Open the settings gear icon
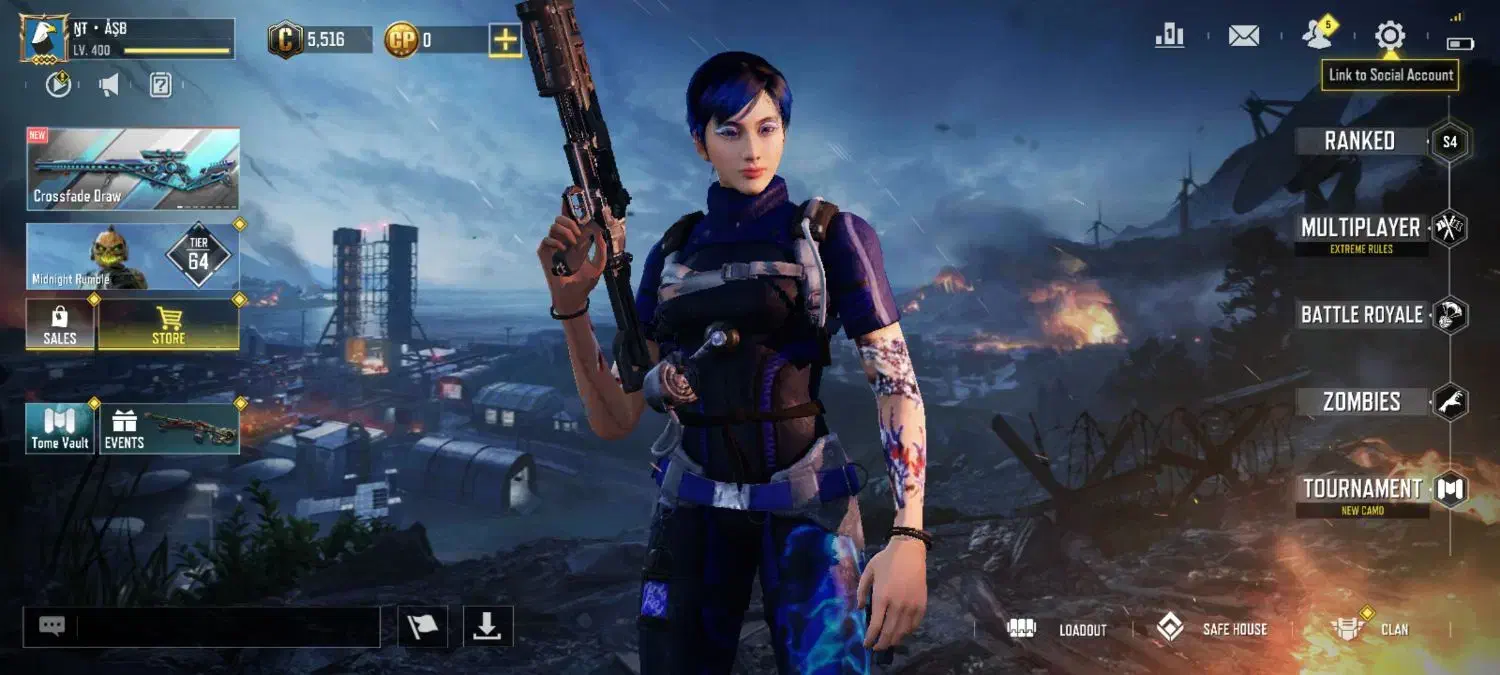The image size is (1500, 675). [1389, 37]
